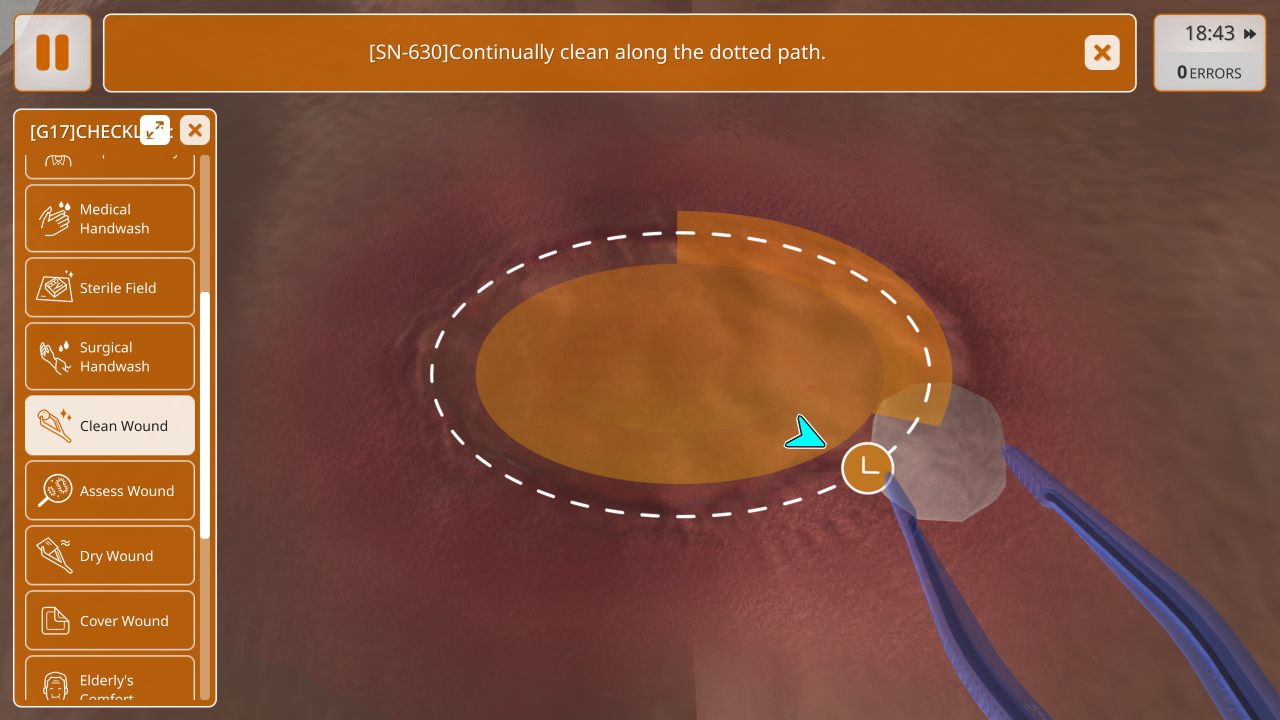1280x720 pixels.
Task: Select the Medical Handwash checklist step
Action: point(110,218)
